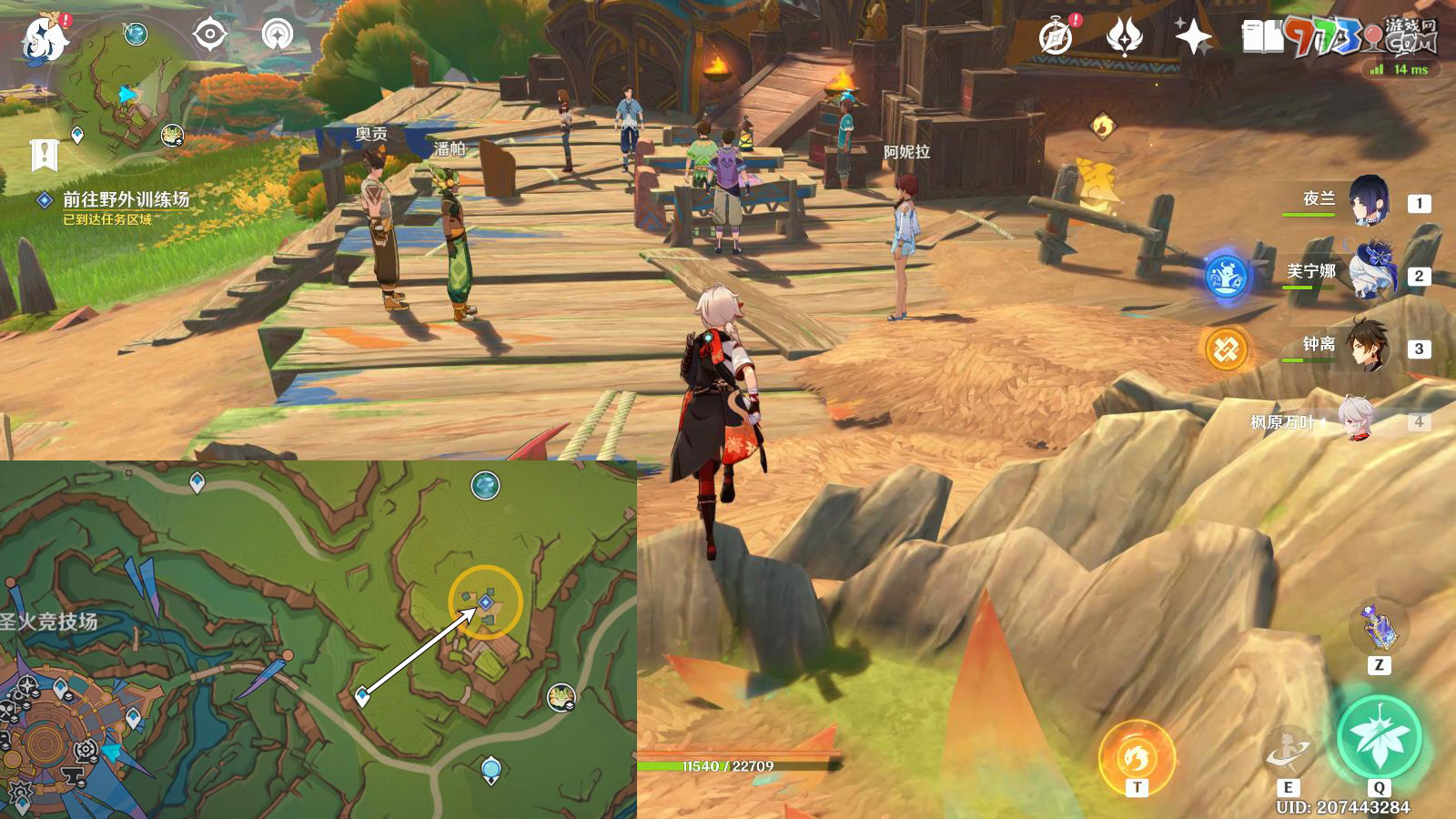Switch to party member 芙宁娜
1456x819 pixels.
(1370, 271)
